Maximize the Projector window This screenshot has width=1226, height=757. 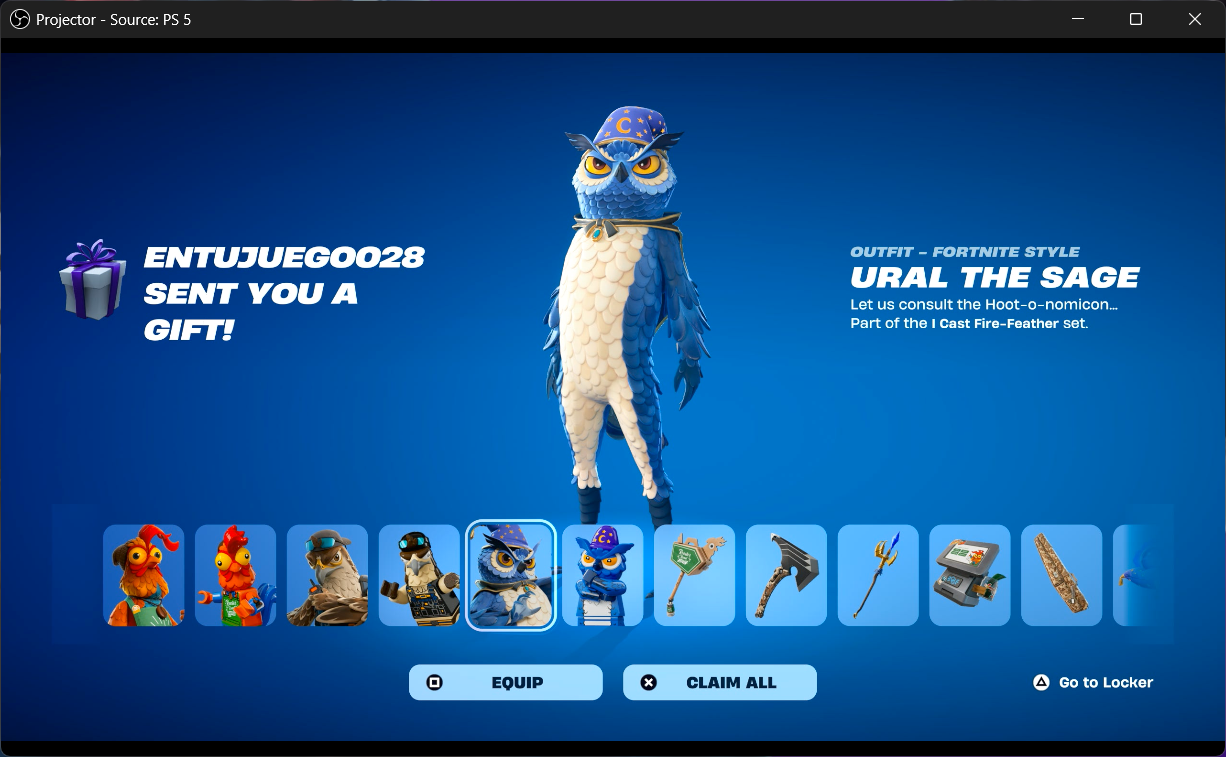click(x=1136, y=19)
